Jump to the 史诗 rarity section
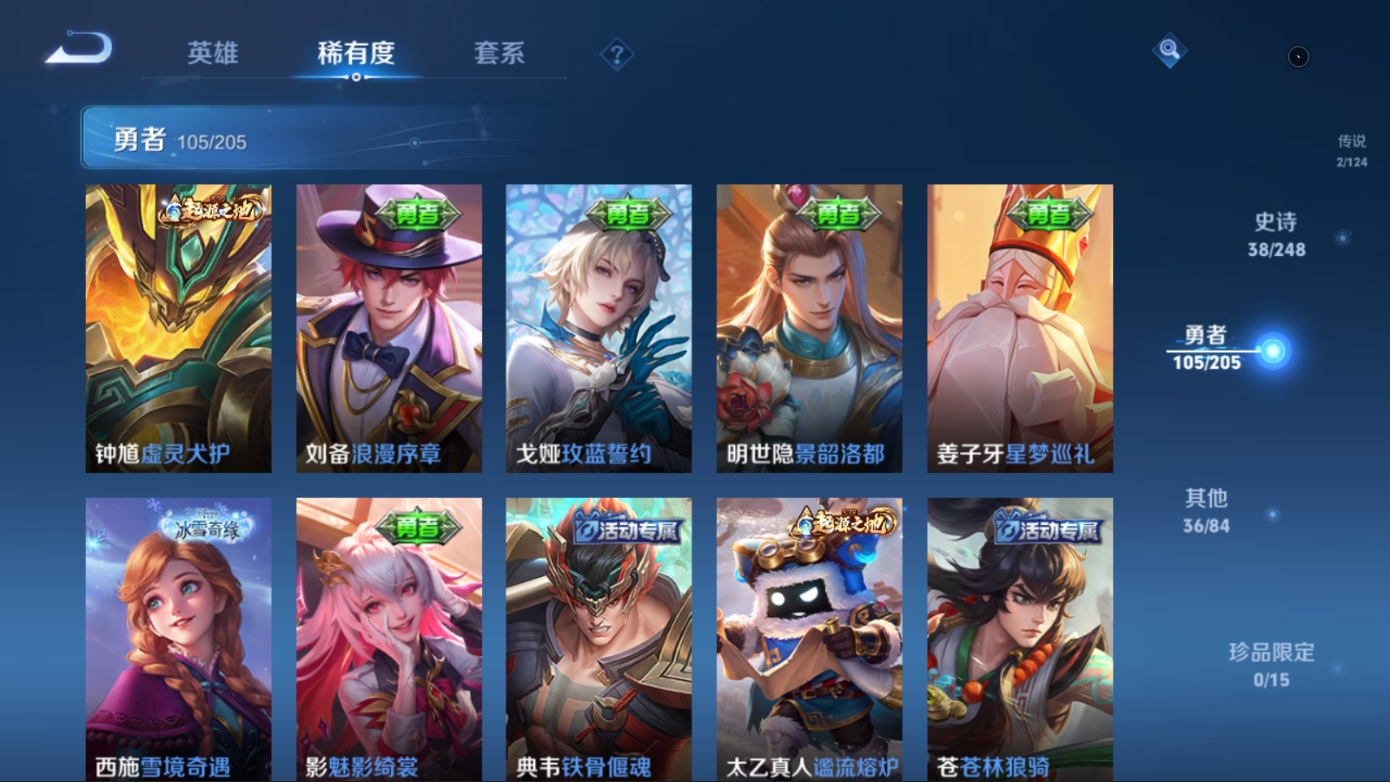 pos(1276,235)
